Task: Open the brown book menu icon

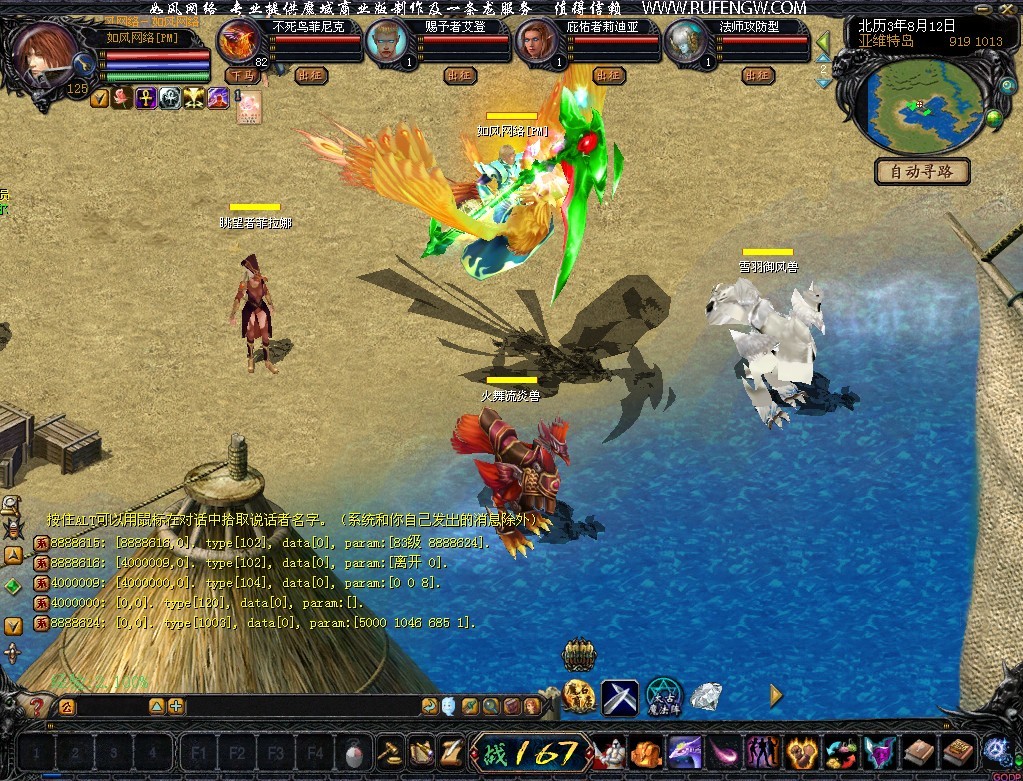Action: pos(920,751)
